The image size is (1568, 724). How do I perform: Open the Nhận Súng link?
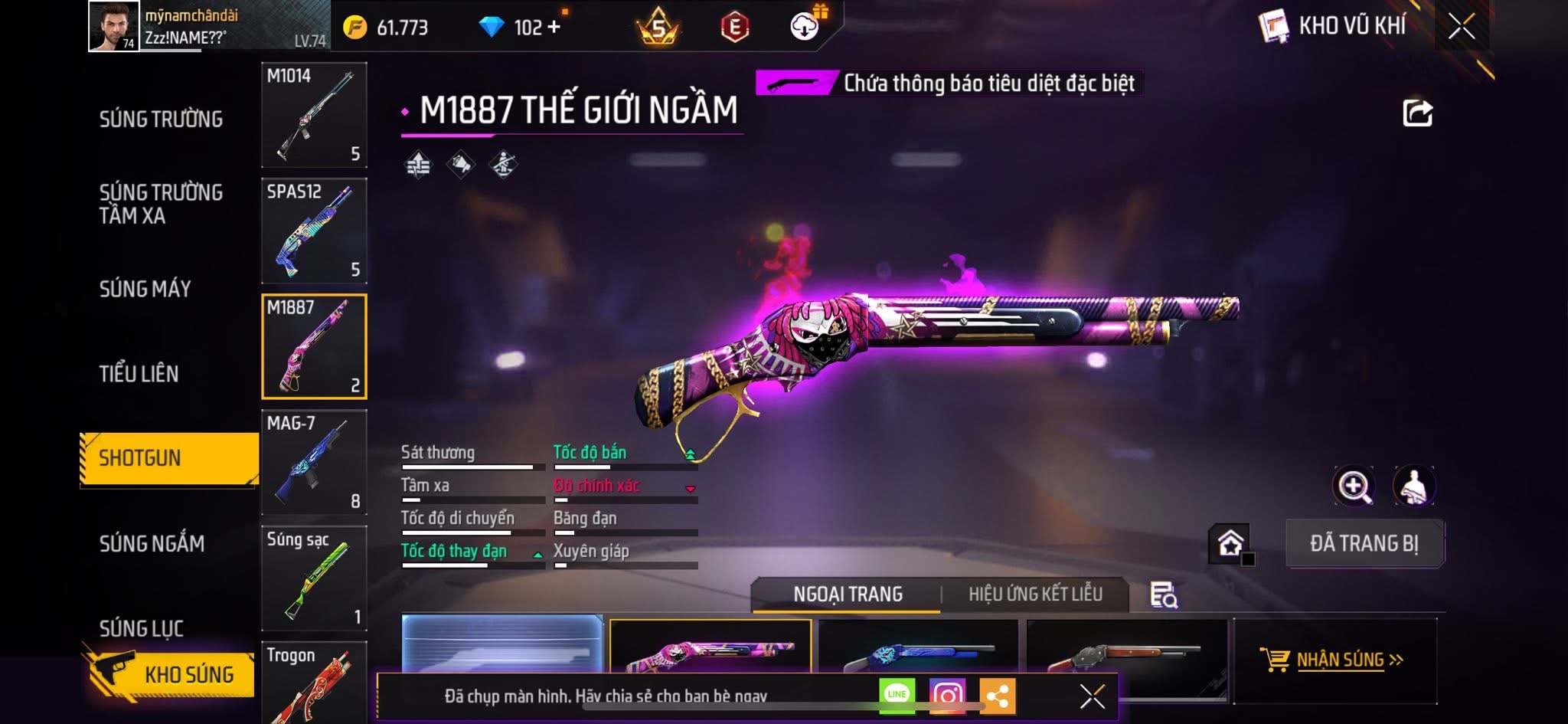pos(1340,660)
